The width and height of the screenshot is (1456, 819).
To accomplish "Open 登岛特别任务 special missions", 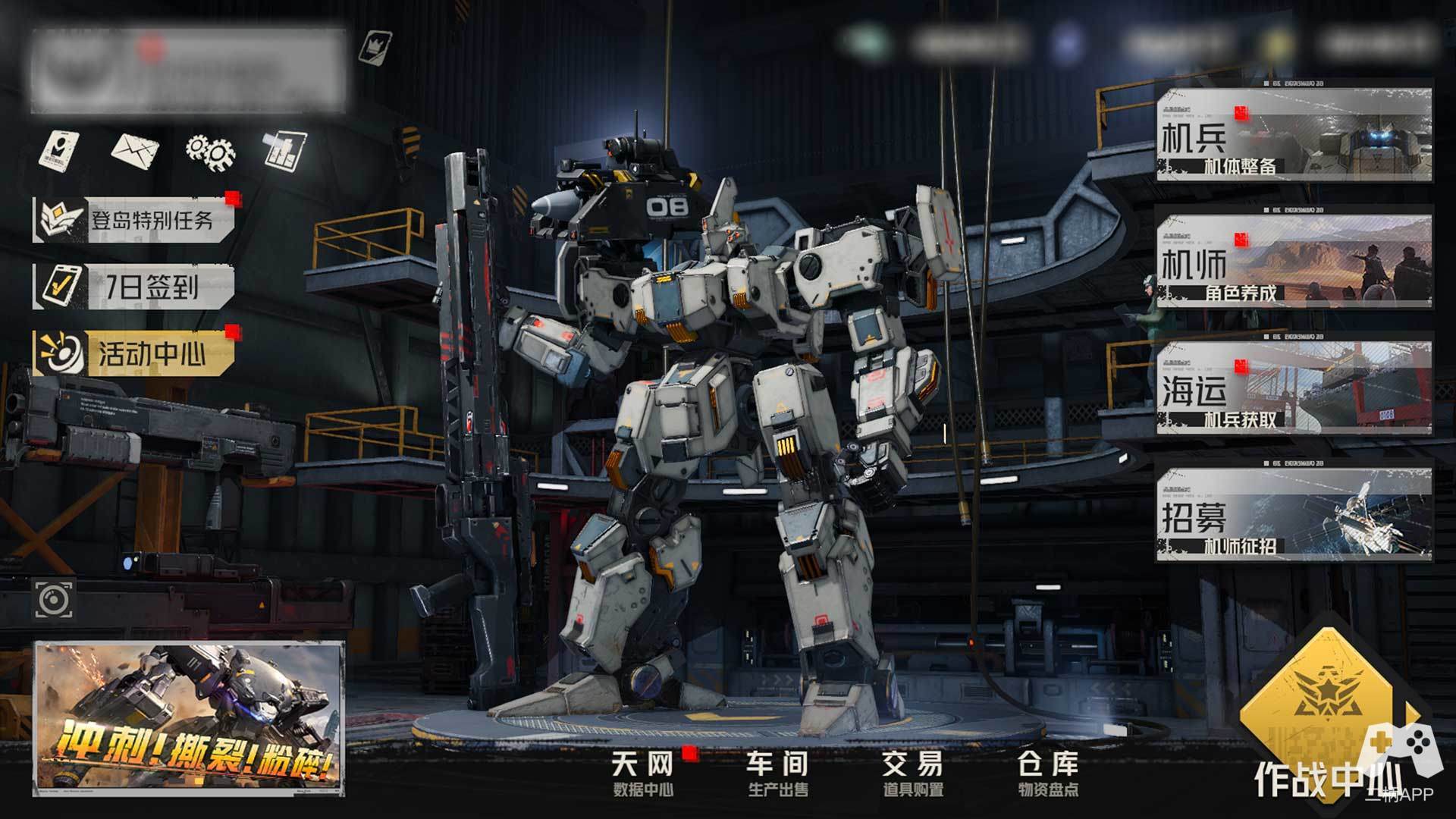I will (x=135, y=221).
